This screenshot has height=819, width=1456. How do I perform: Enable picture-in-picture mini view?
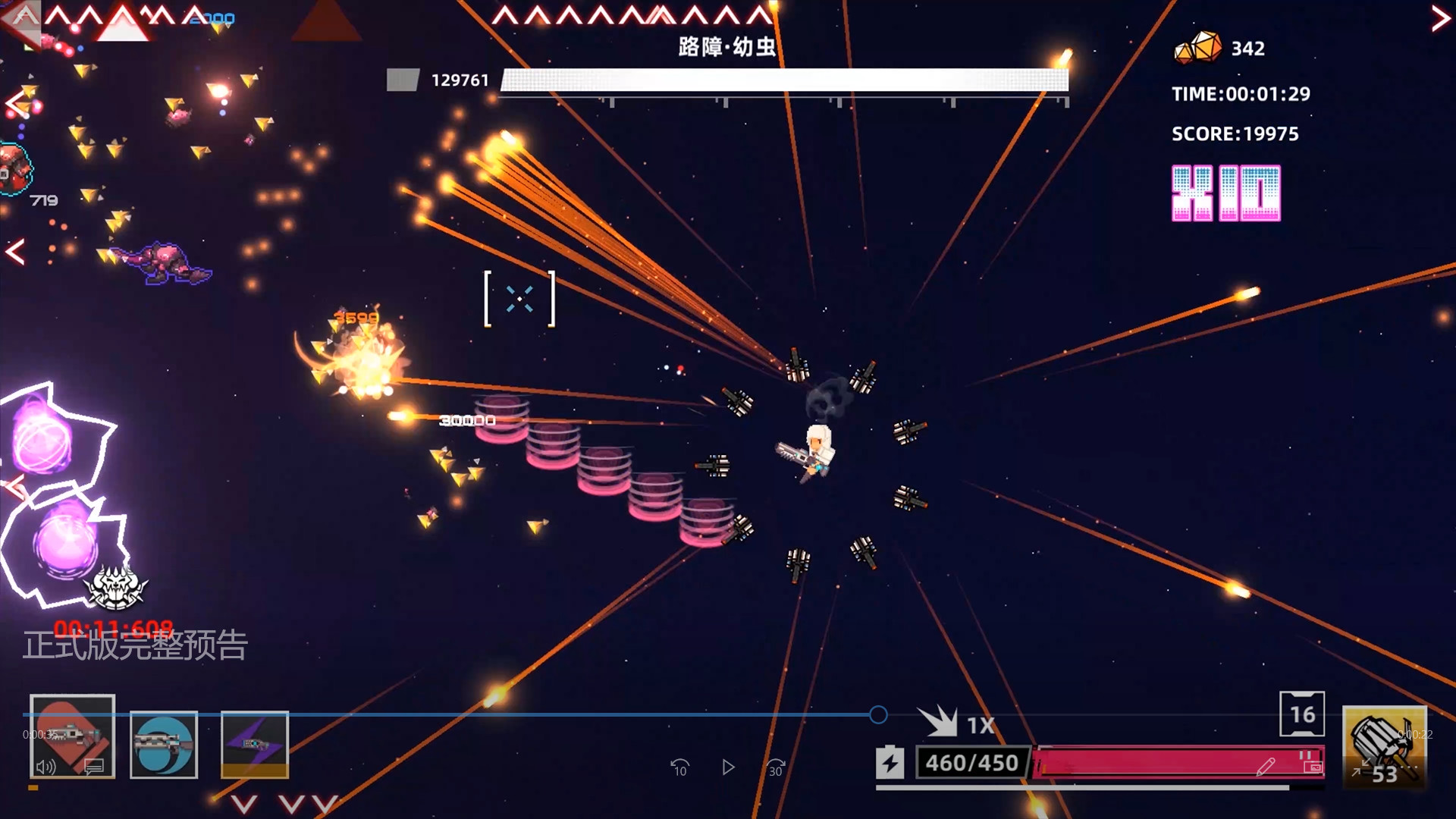coord(1313,767)
